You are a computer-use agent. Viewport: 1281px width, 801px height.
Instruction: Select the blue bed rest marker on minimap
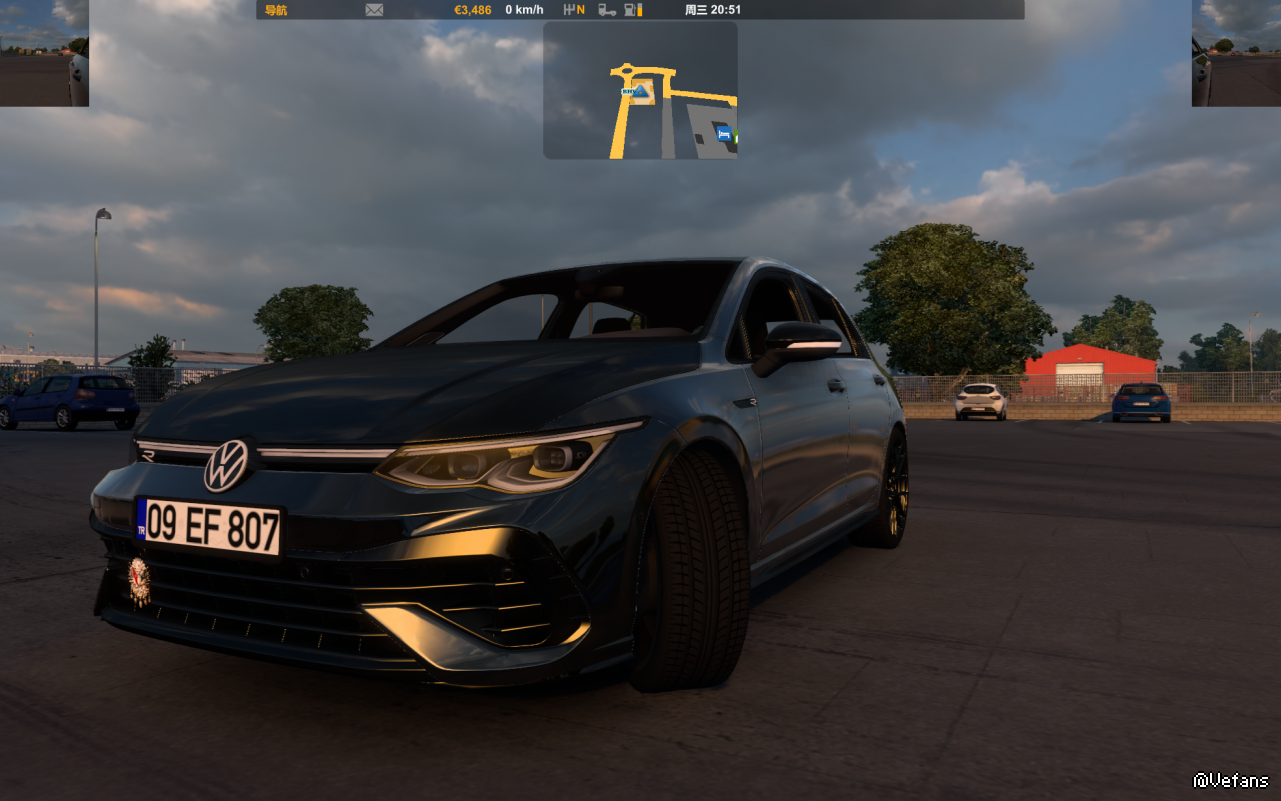723,133
